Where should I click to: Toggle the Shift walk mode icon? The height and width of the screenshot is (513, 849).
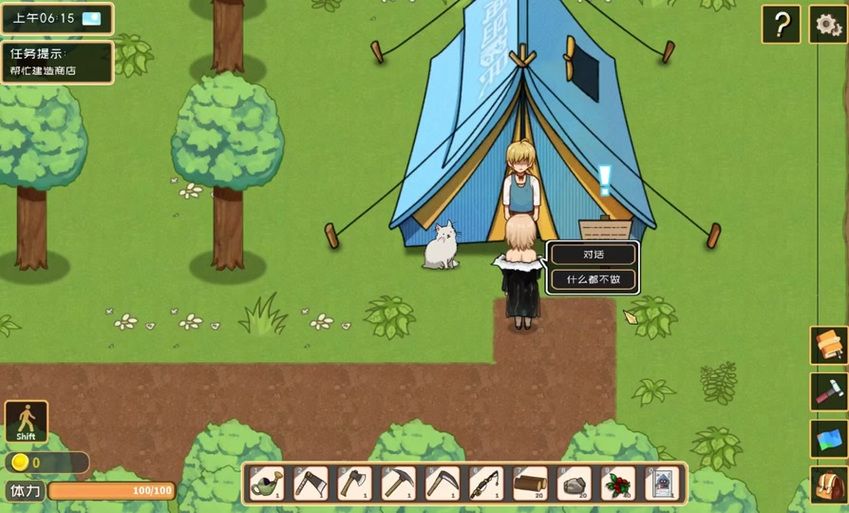coord(26,422)
